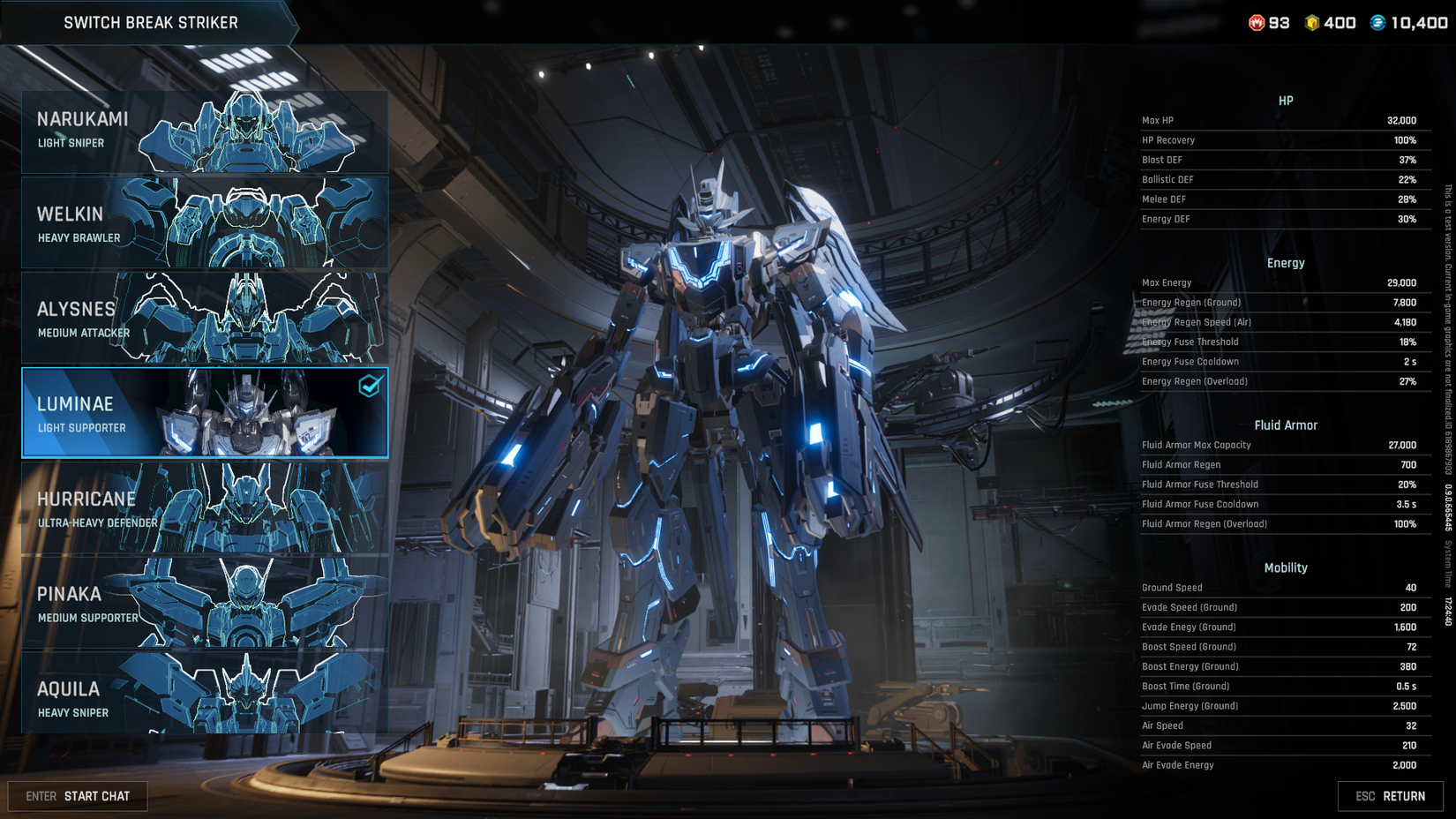Screen dimensions: 1456x819
Task: Click the SWITCH BREAK STRIKER title header
Action: (x=151, y=23)
